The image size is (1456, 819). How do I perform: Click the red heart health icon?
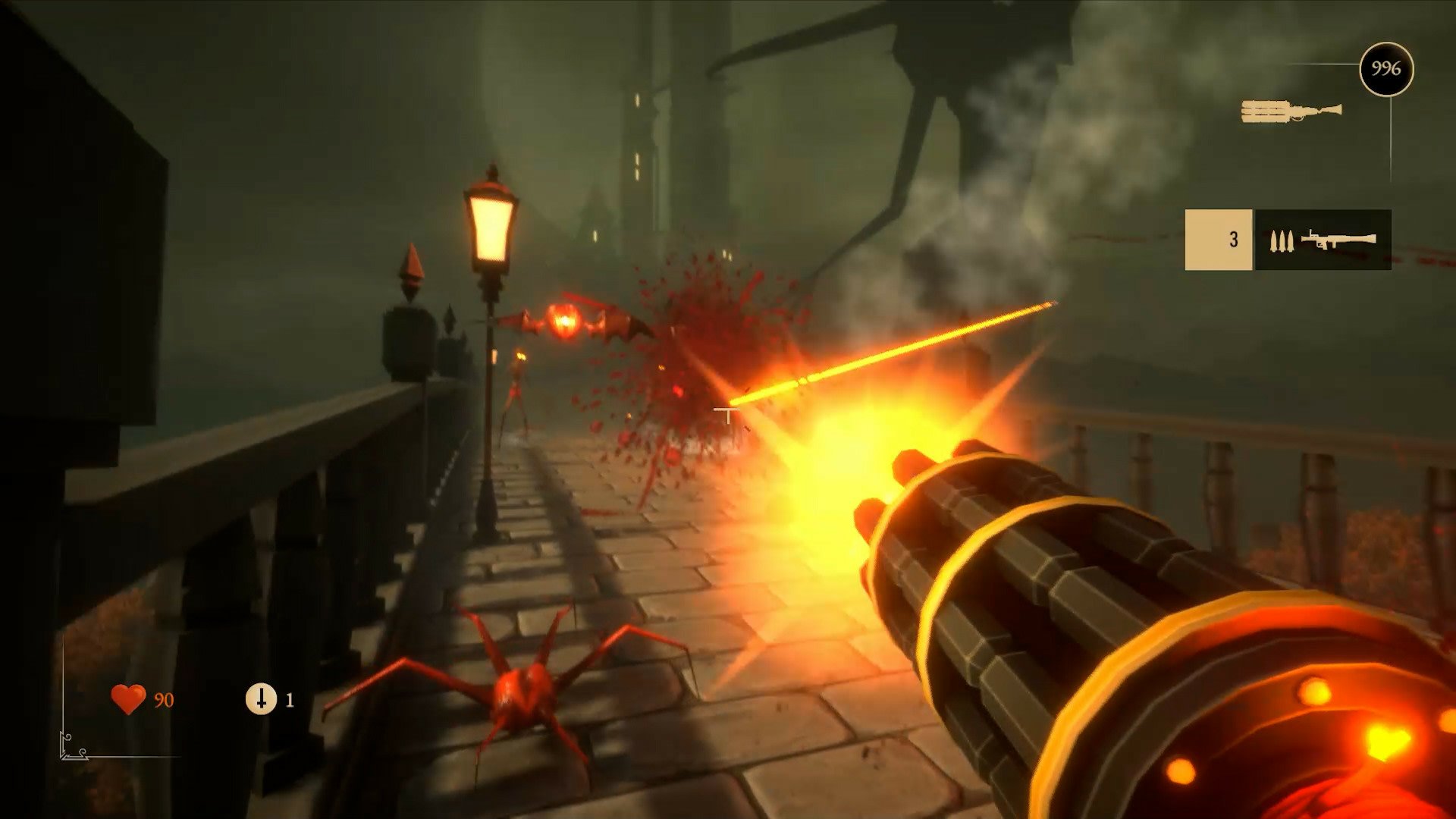pyautogui.click(x=128, y=698)
